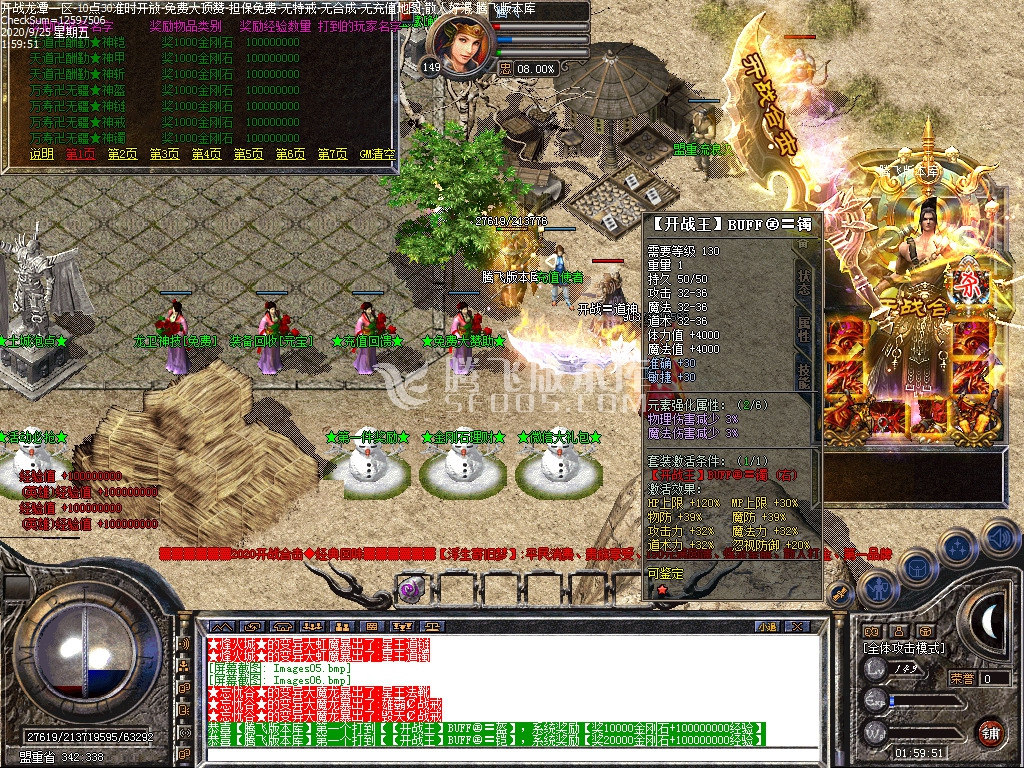Select the 小退 button above chat
The height and width of the screenshot is (768, 1024).
pos(767,627)
